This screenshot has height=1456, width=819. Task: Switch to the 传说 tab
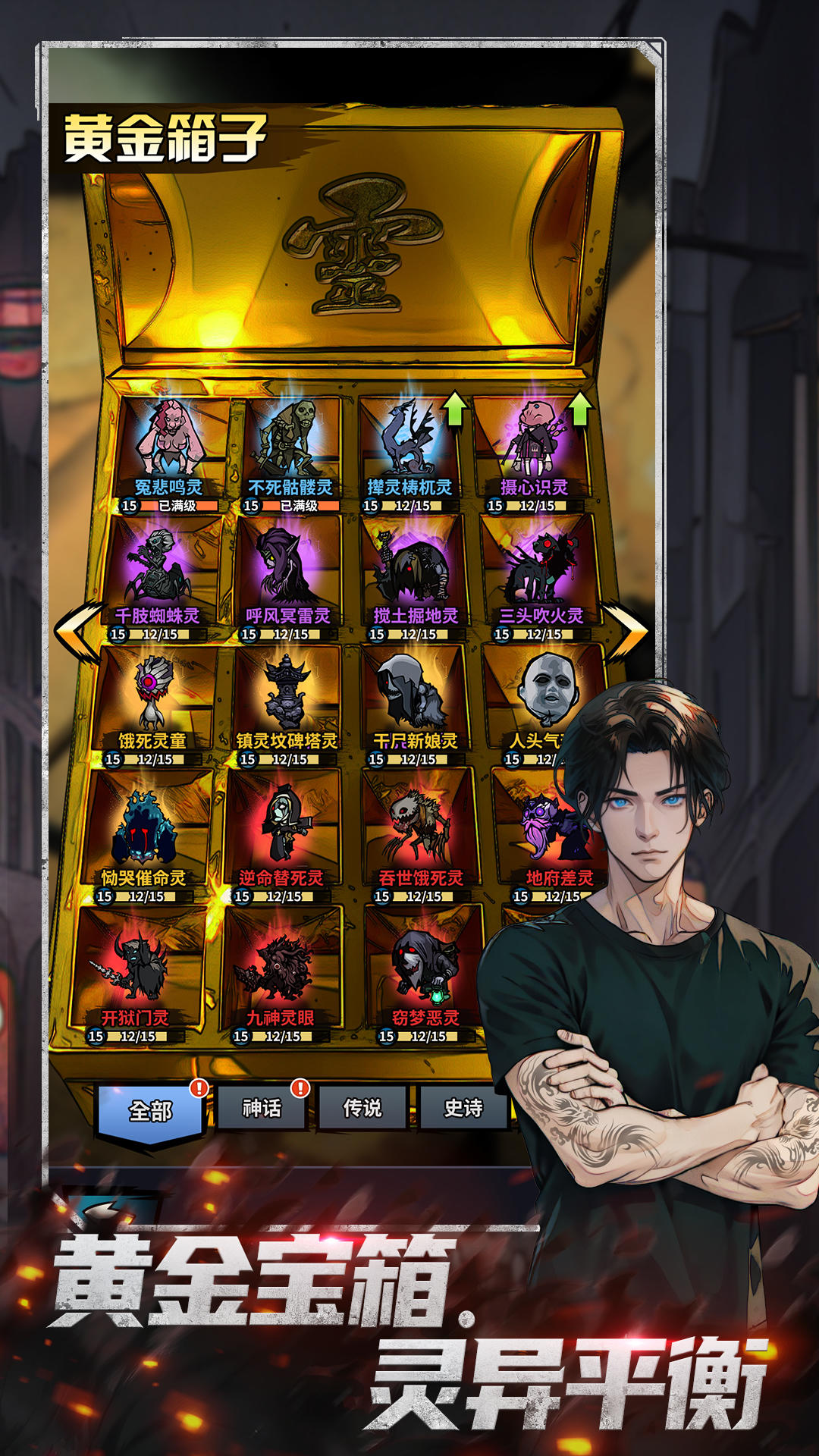click(362, 1109)
